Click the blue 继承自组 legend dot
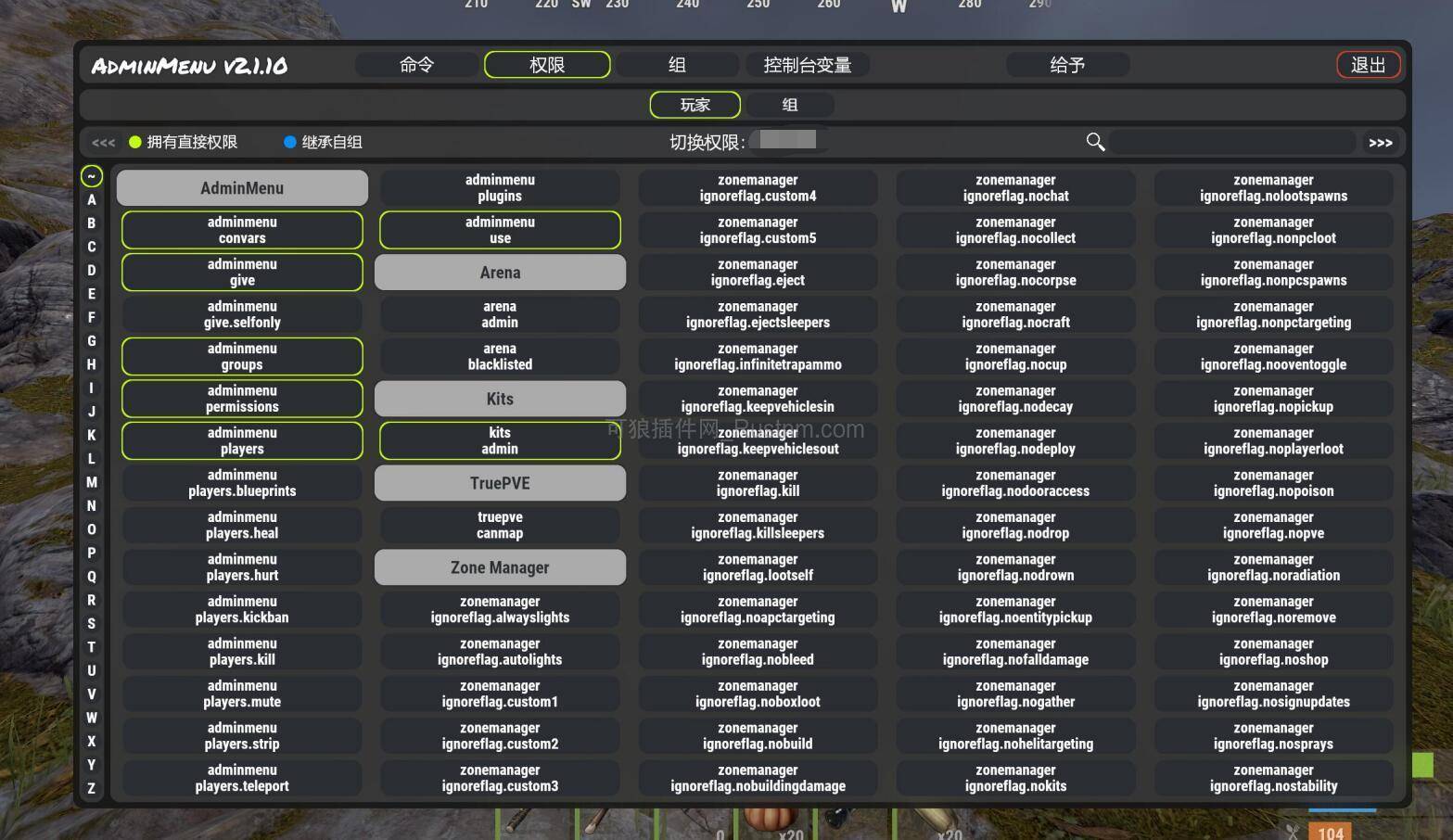Viewport: 1453px width, 840px height. point(289,142)
